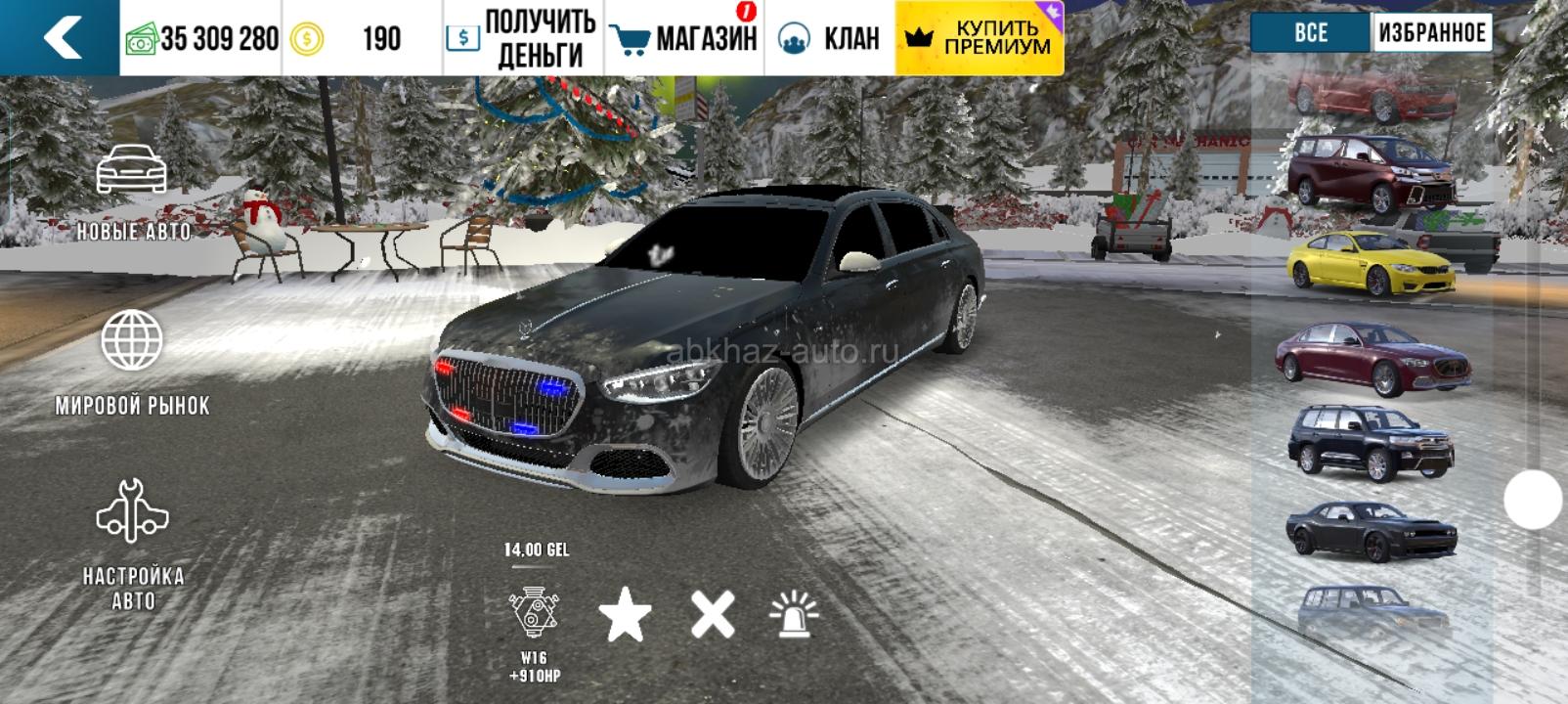The height and width of the screenshot is (704, 1568).
Task: Open the Клан menu
Action: pos(829,38)
